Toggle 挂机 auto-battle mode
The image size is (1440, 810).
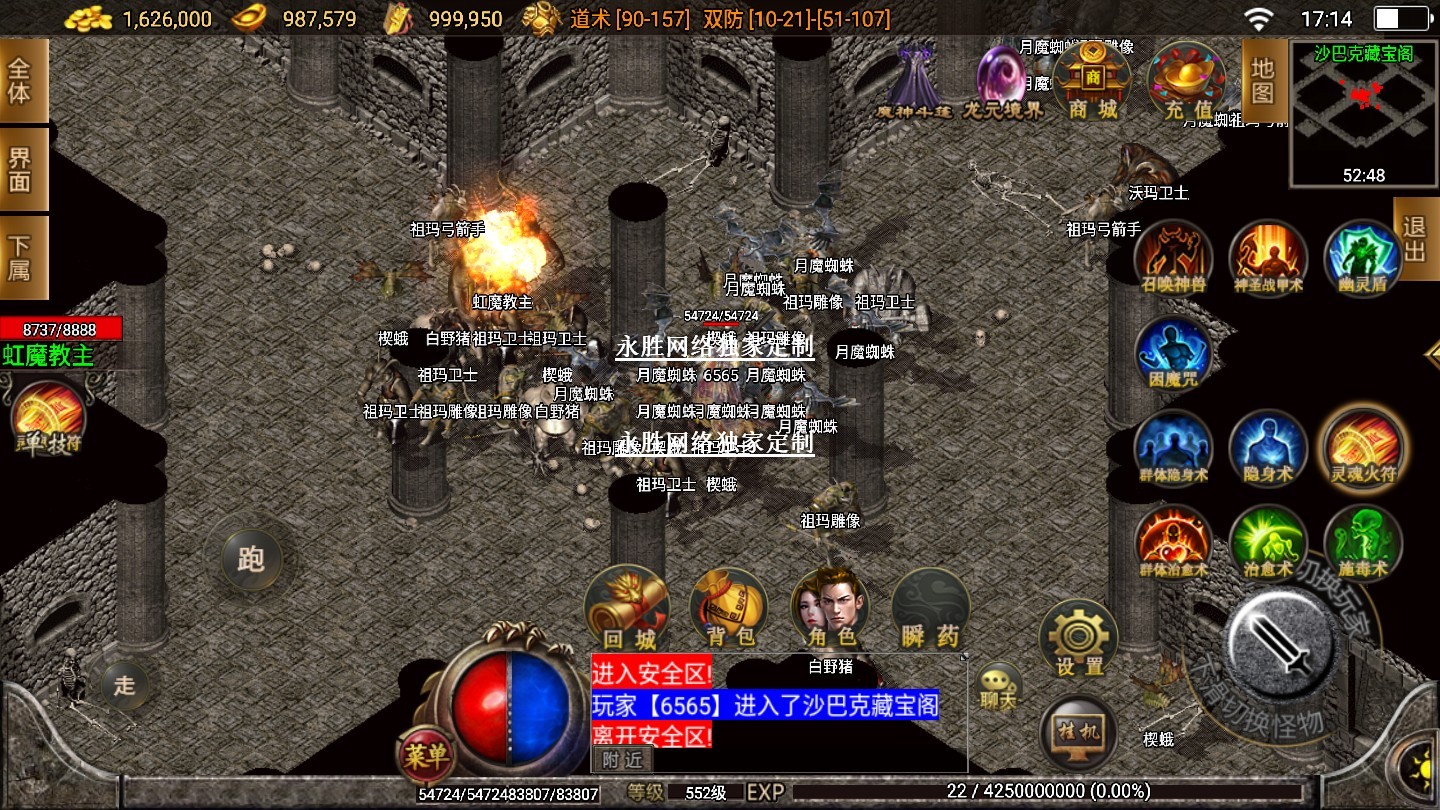click(x=1078, y=732)
